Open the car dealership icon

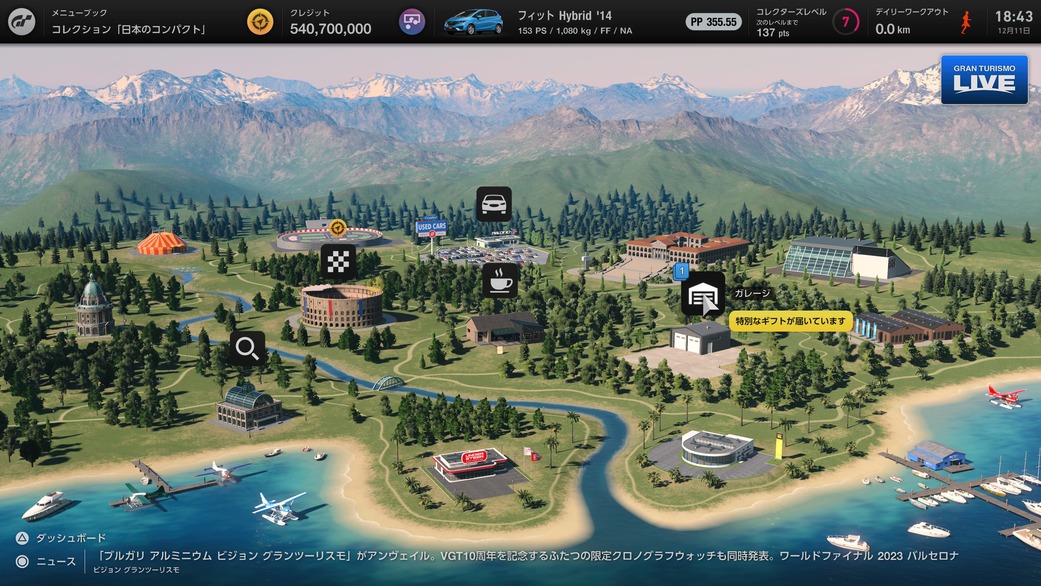[x=493, y=204]
